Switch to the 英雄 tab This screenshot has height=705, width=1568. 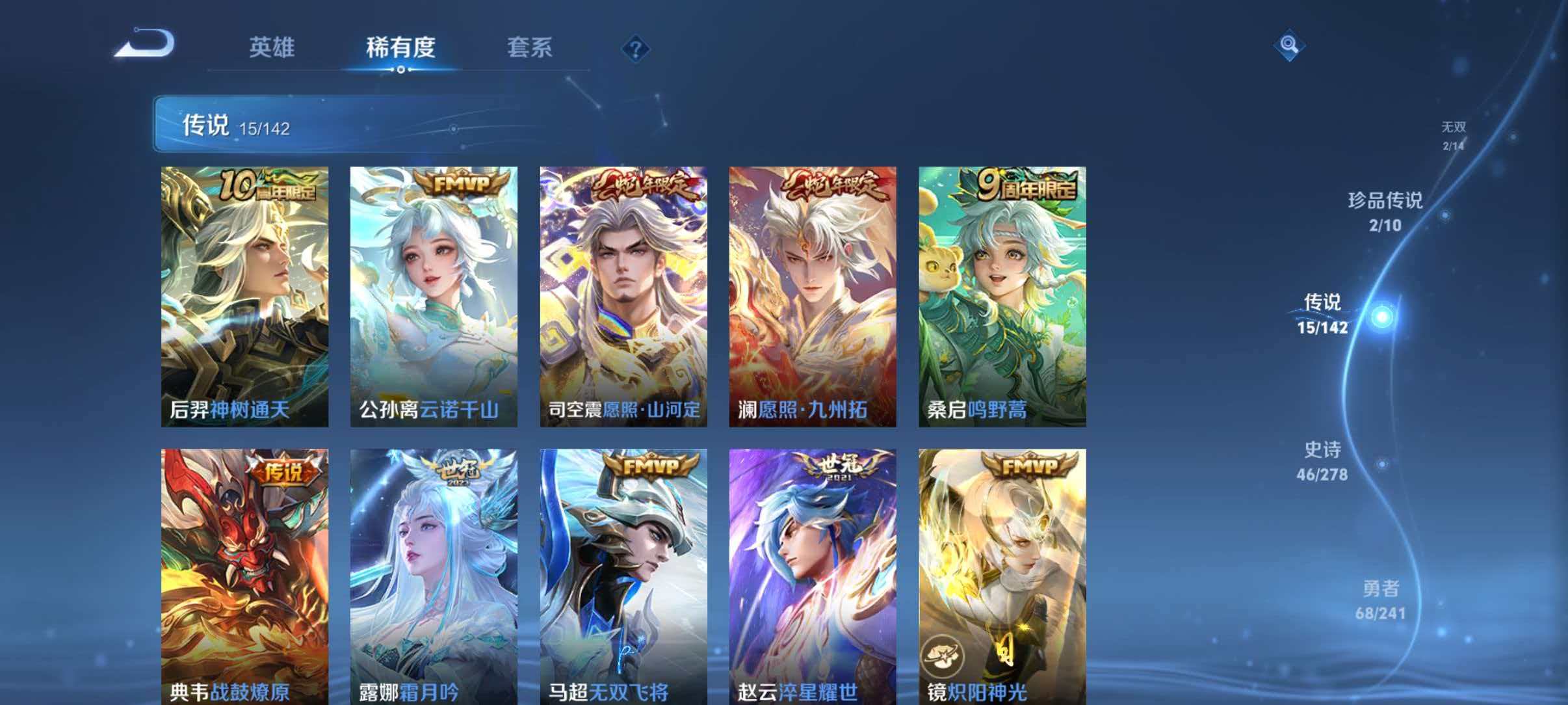(x=272, y=47)
